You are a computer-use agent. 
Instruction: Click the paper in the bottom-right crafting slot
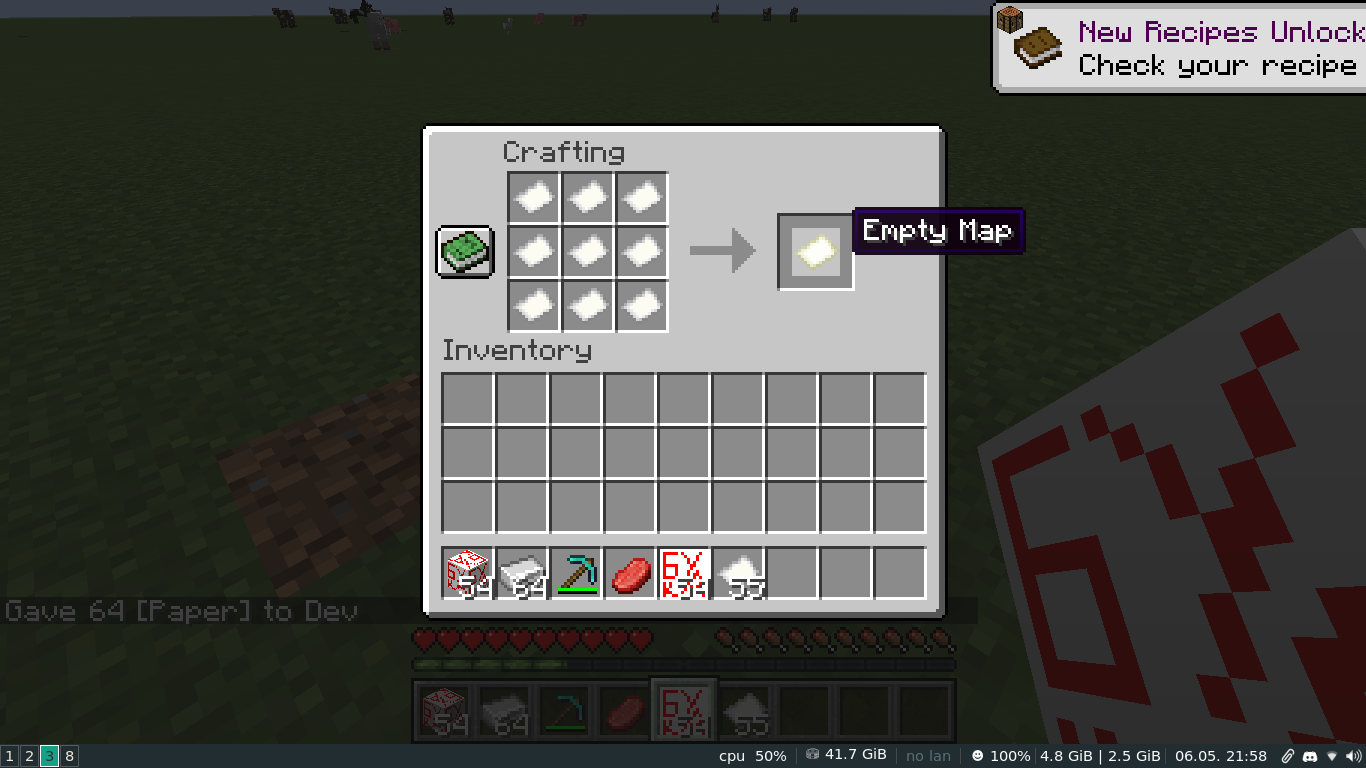pos(641,306)
